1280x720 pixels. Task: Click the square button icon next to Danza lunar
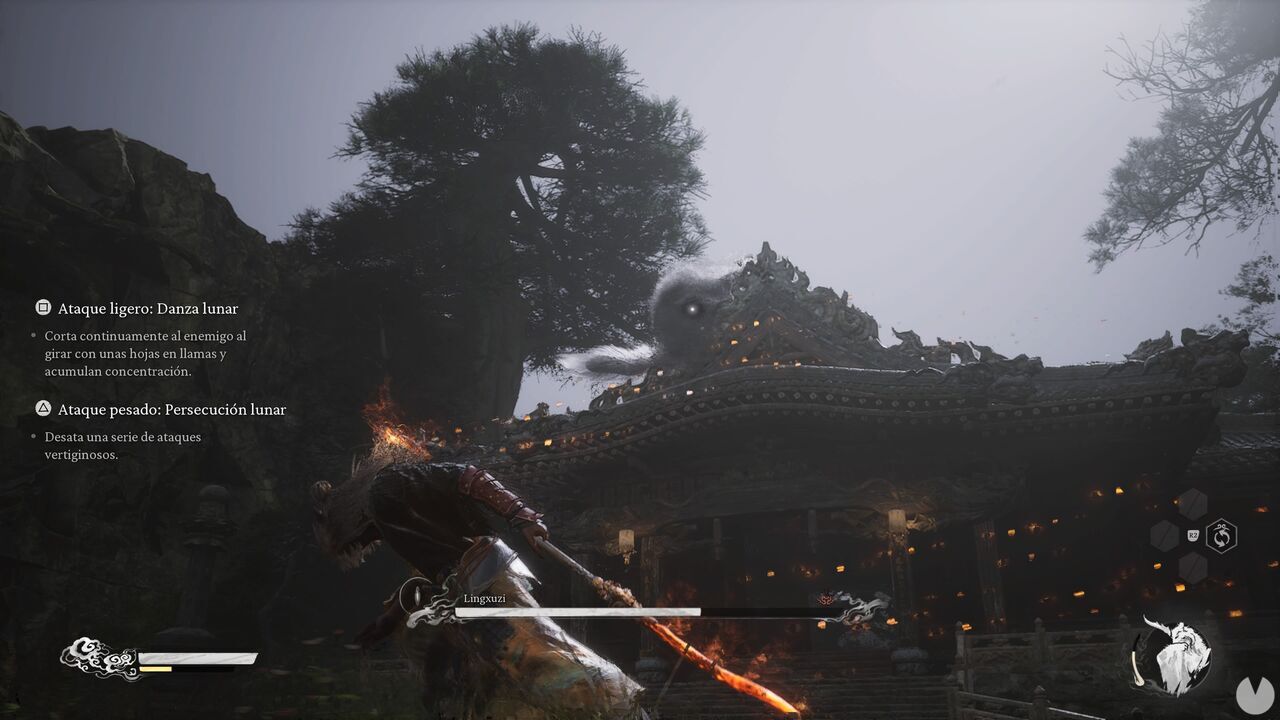click(x=42, y=308)
